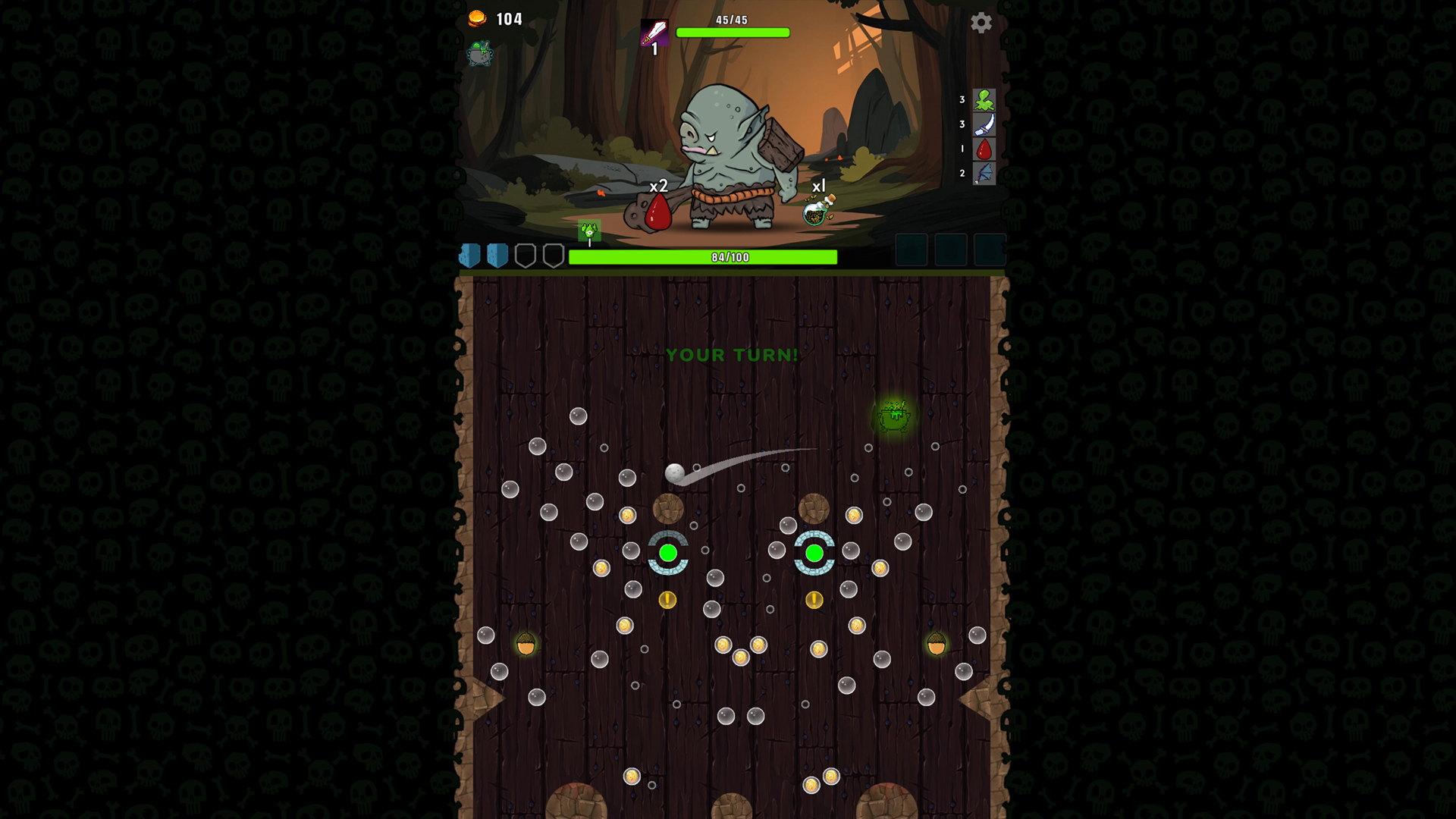Open the settings gear
The width and height of the screenshot is (1456, 819).
click(x=982, y=24)
